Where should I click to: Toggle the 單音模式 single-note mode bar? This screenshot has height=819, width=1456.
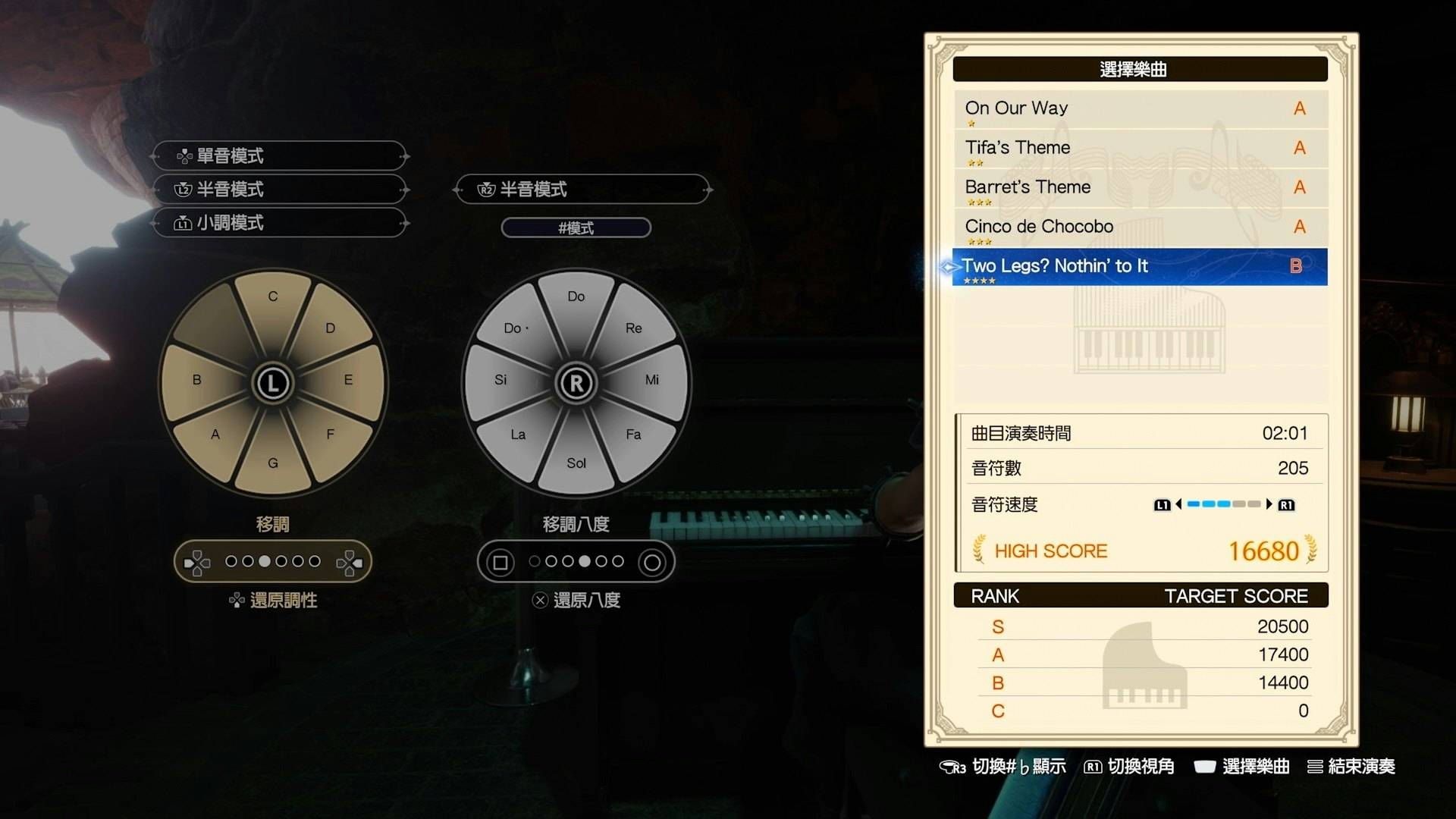pyautogui.click(x=279, y=156)
